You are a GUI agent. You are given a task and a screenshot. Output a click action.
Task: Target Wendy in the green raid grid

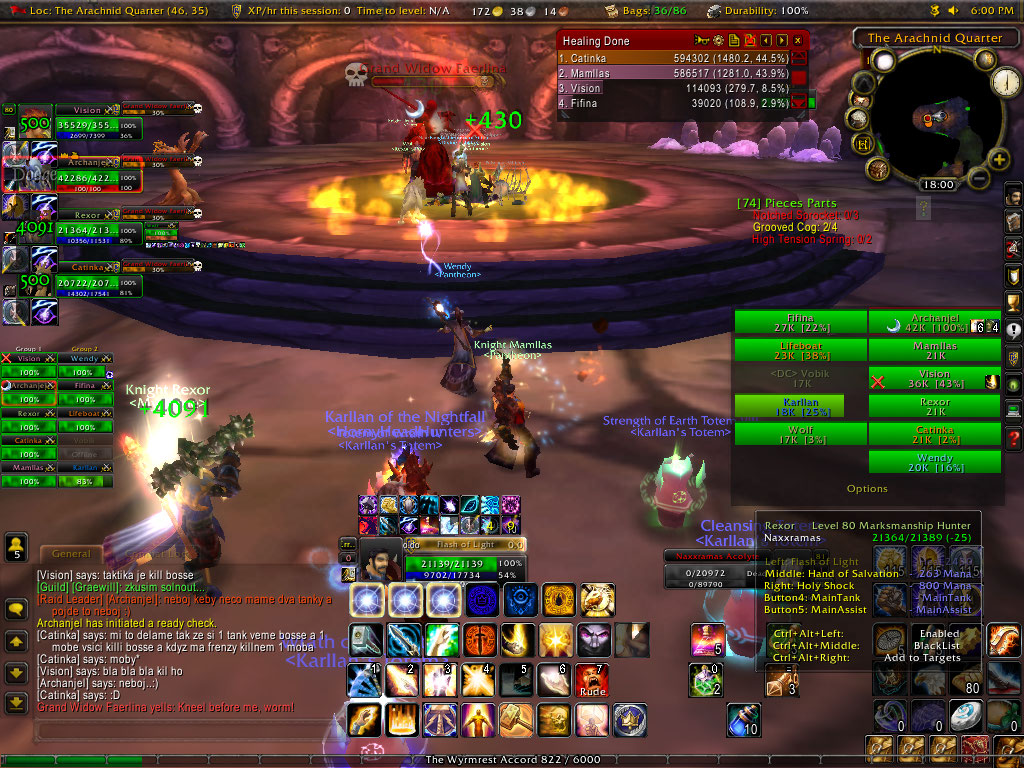(x=934, y=461)
